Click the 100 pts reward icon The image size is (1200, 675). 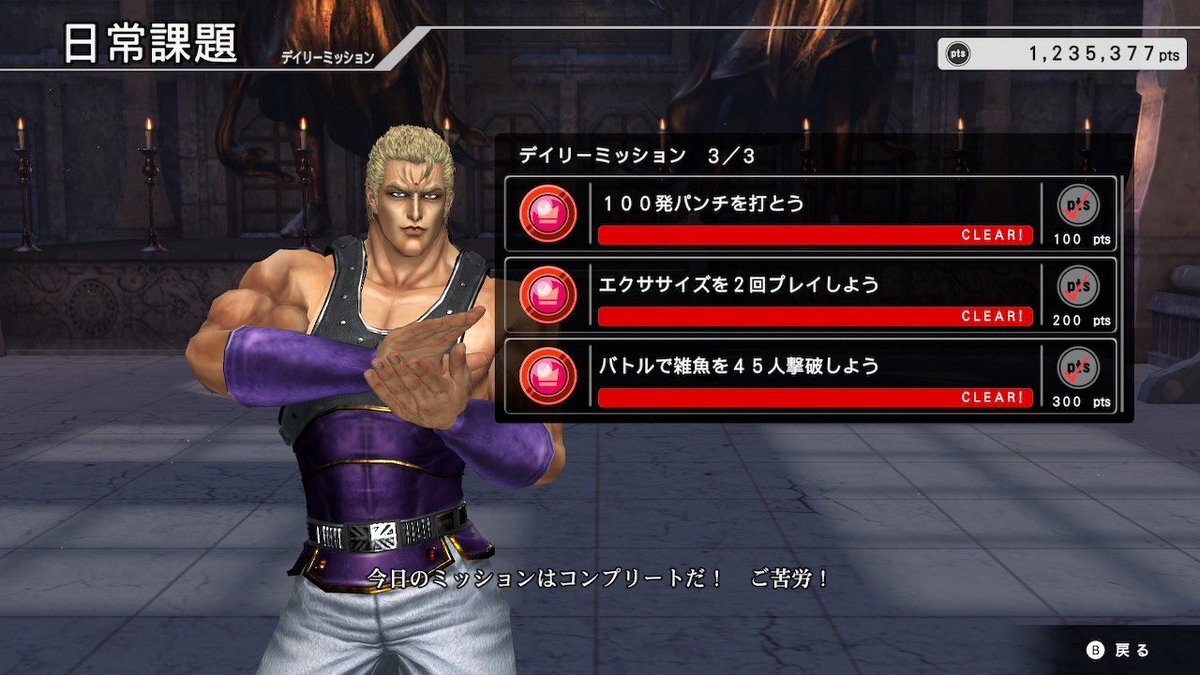[x=1080, y=206]
